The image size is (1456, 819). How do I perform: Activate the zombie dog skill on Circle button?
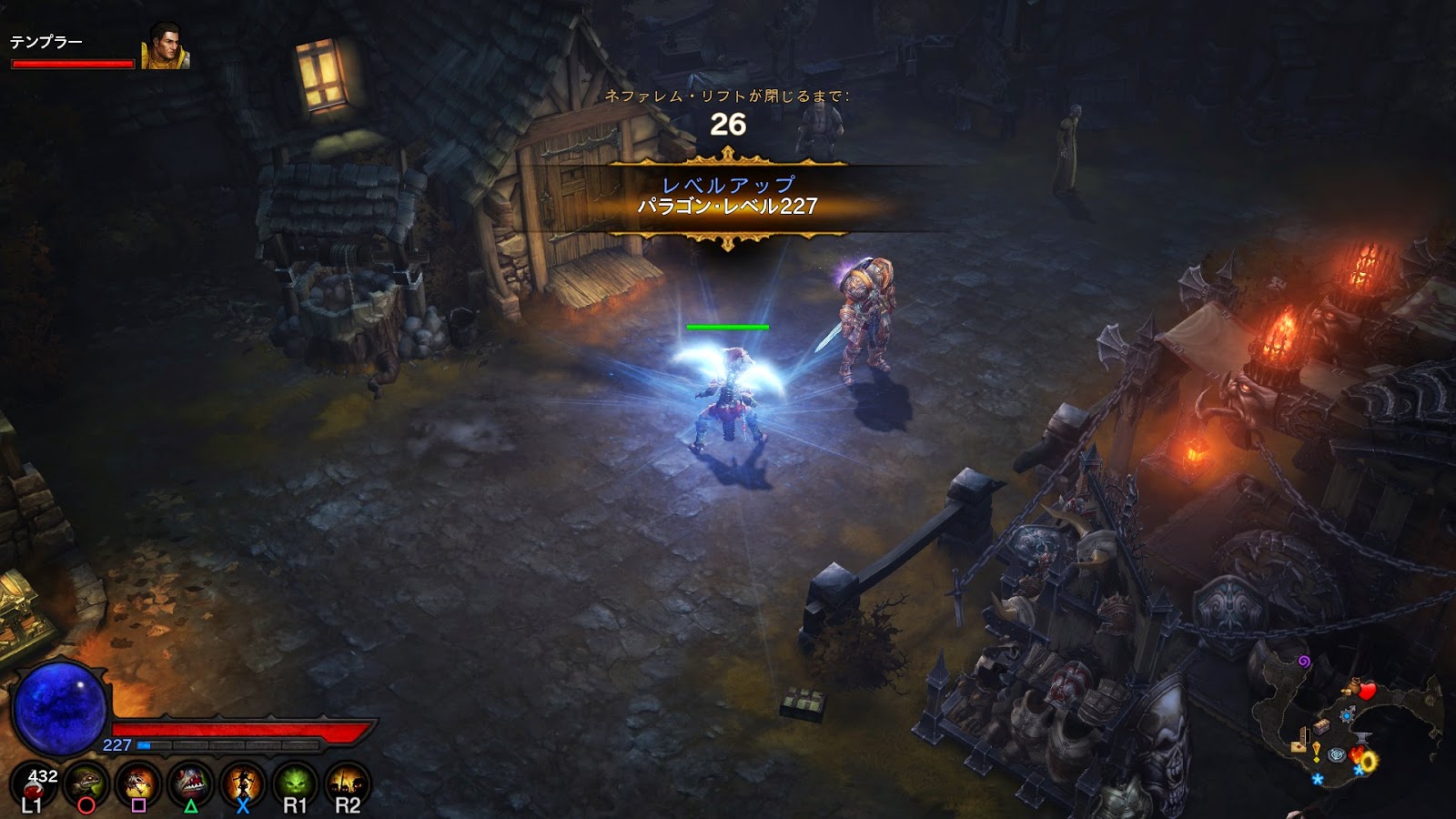click(x=87, y=781)
